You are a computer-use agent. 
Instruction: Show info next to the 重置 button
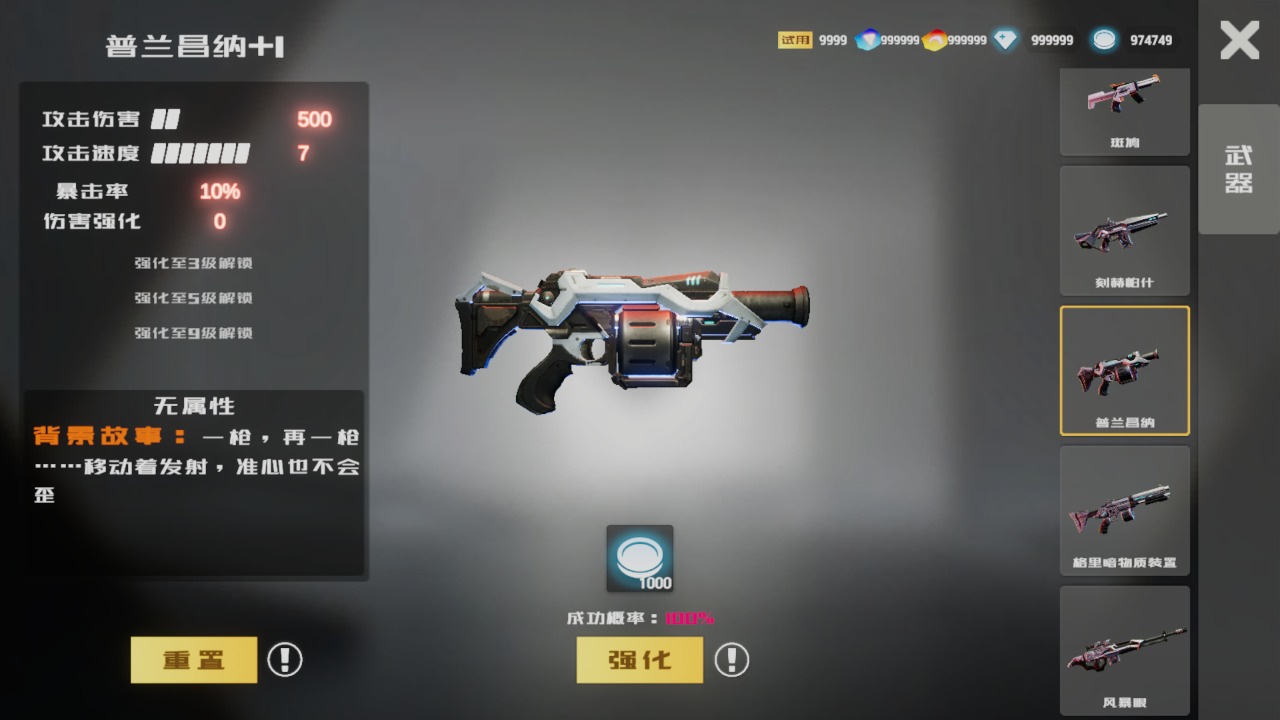tap(285, 660)
